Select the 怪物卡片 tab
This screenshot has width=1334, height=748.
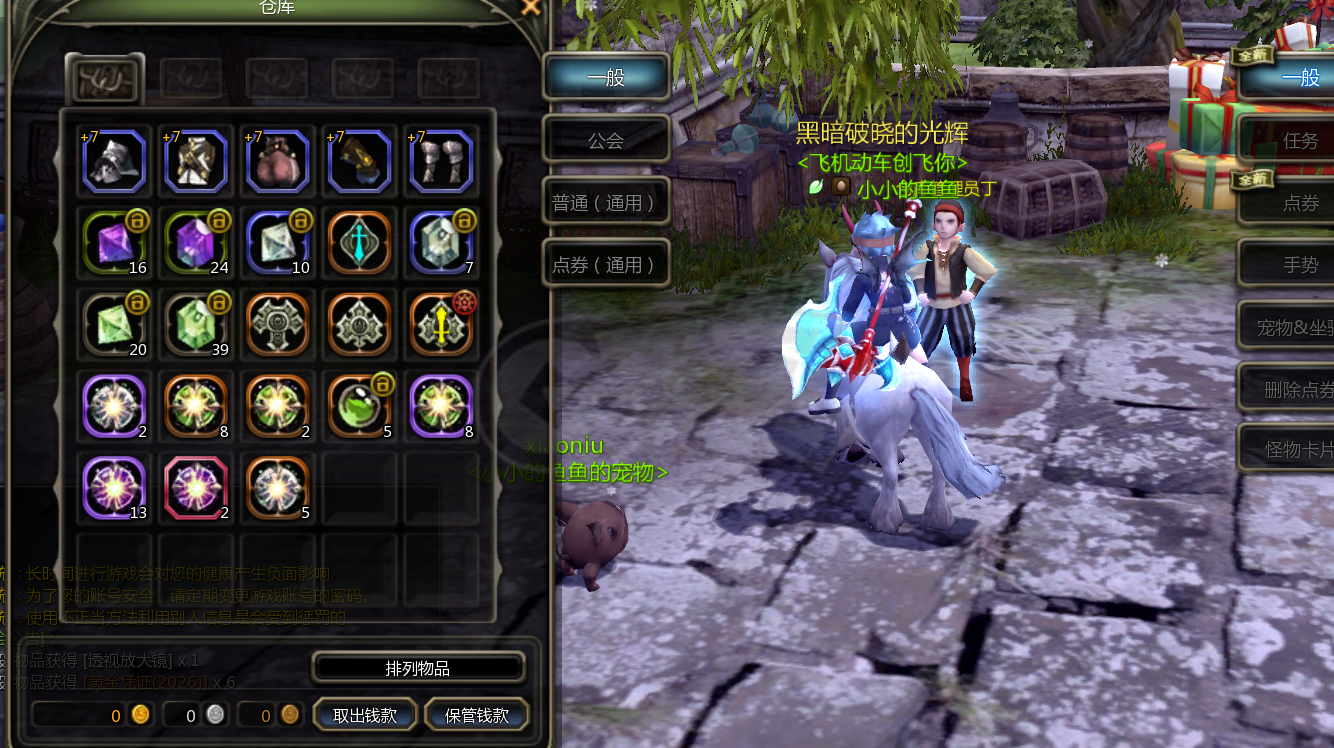(1296, 450)
